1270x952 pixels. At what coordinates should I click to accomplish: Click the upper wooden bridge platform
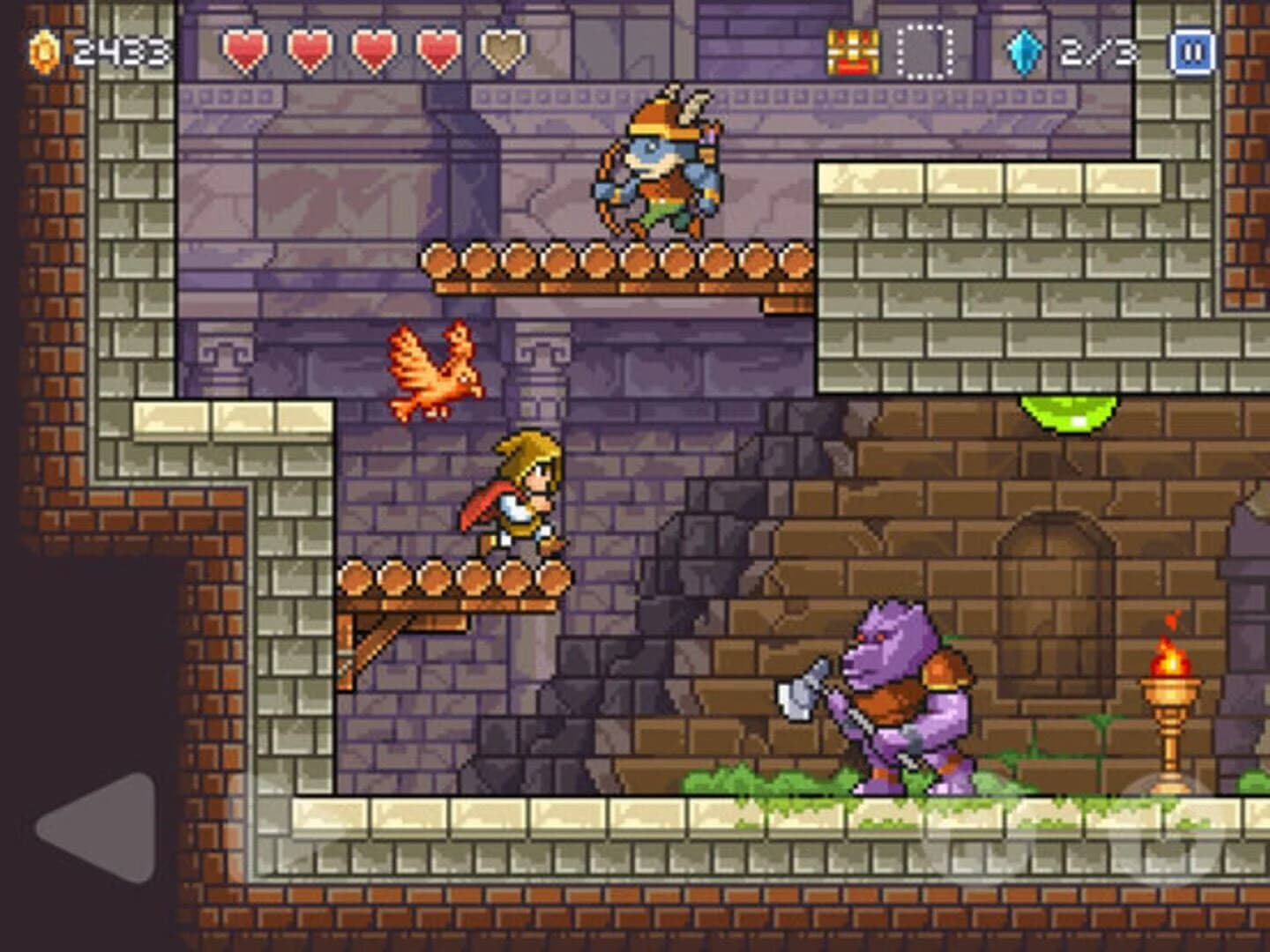tap(617, 264)
